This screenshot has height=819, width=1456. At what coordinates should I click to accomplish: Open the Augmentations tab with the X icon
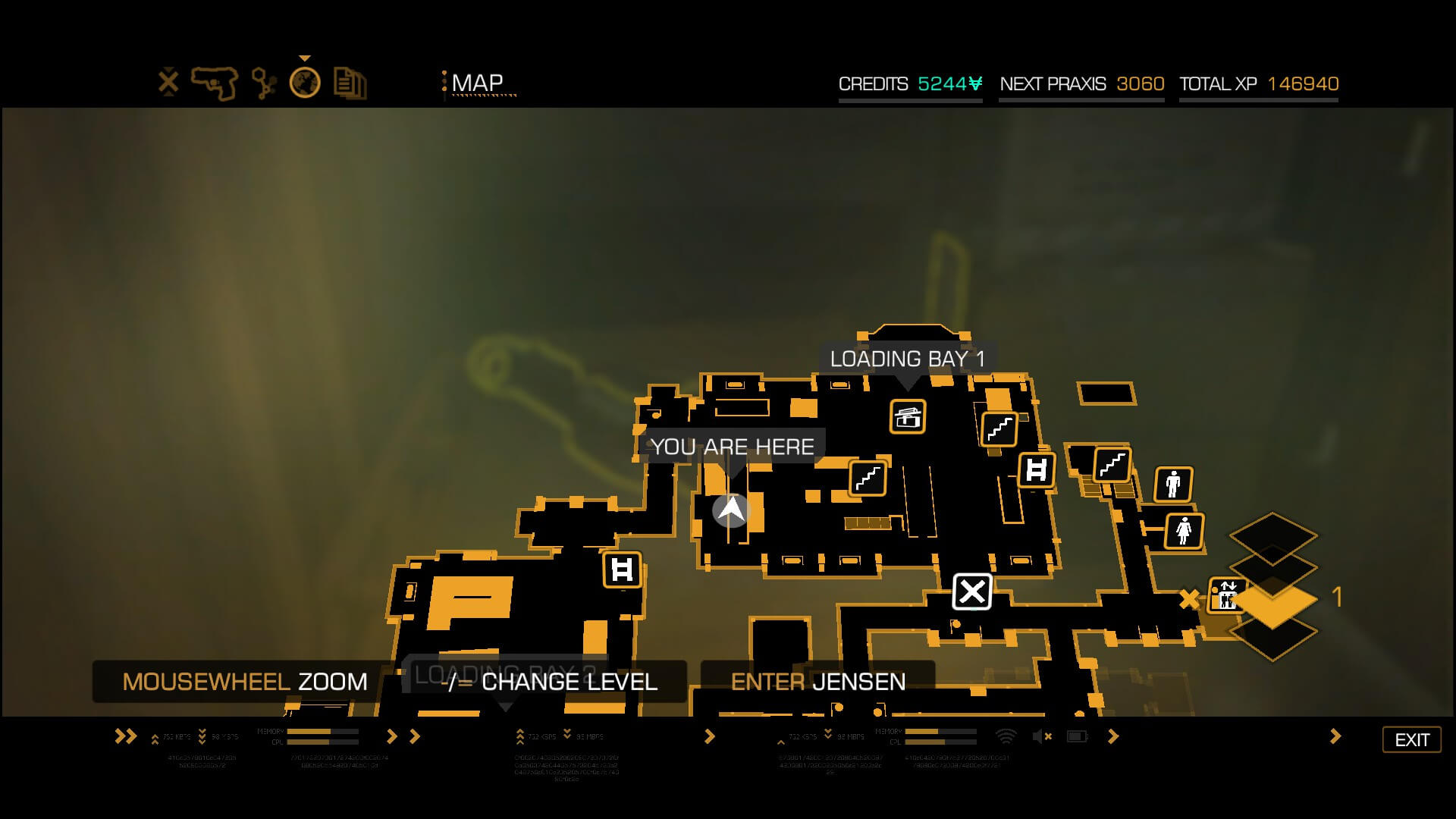(168, 82)
